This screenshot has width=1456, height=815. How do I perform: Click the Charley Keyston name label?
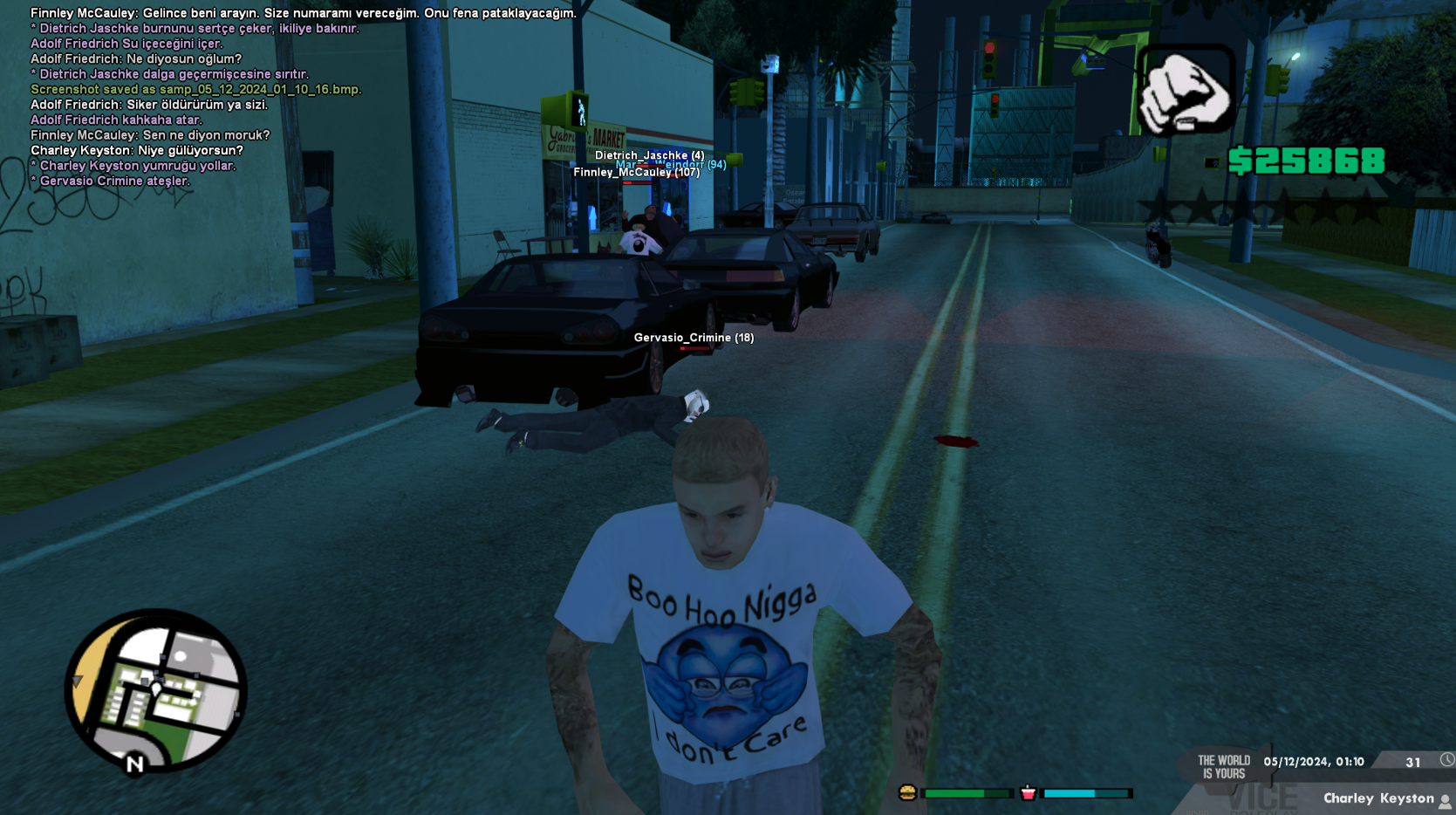point(1377,798)
